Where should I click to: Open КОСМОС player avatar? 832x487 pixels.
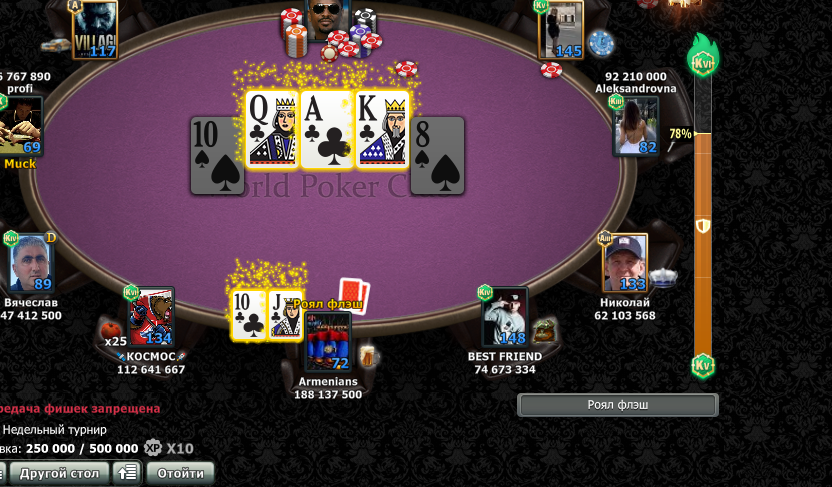pyautogui.click(x=151, y=317)
